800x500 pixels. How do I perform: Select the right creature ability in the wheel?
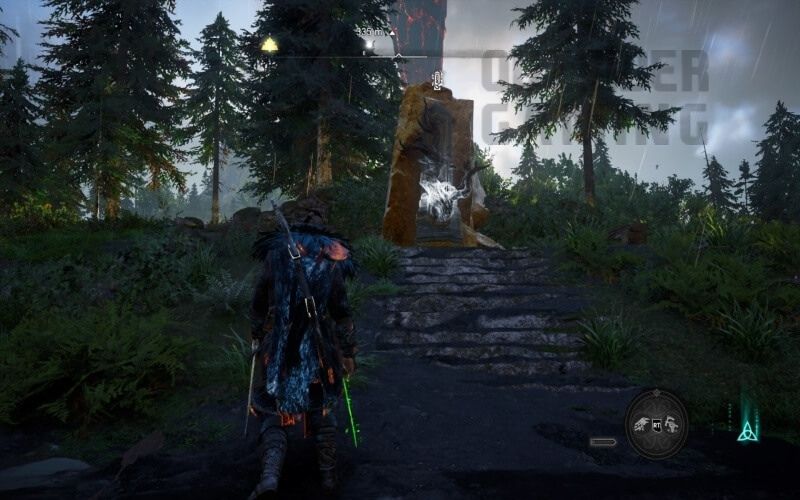point(672,425)
